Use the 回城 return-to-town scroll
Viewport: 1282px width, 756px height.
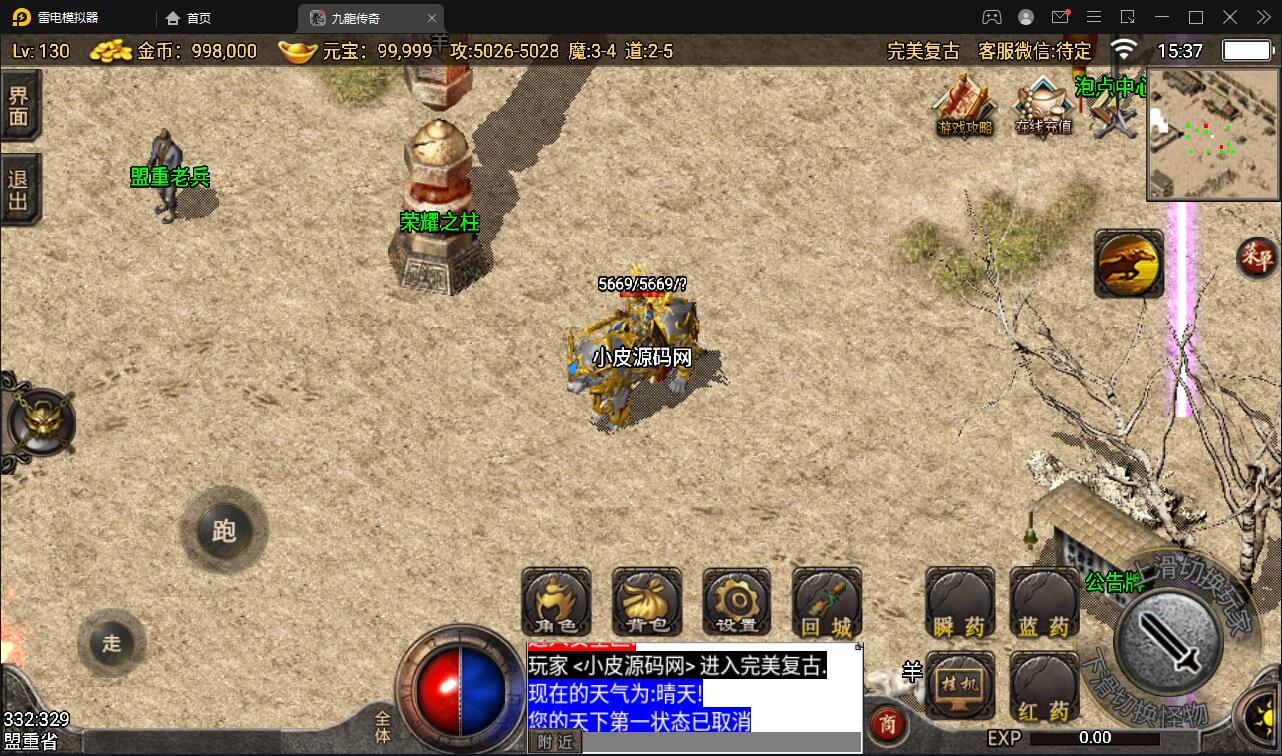coord(825,601)
